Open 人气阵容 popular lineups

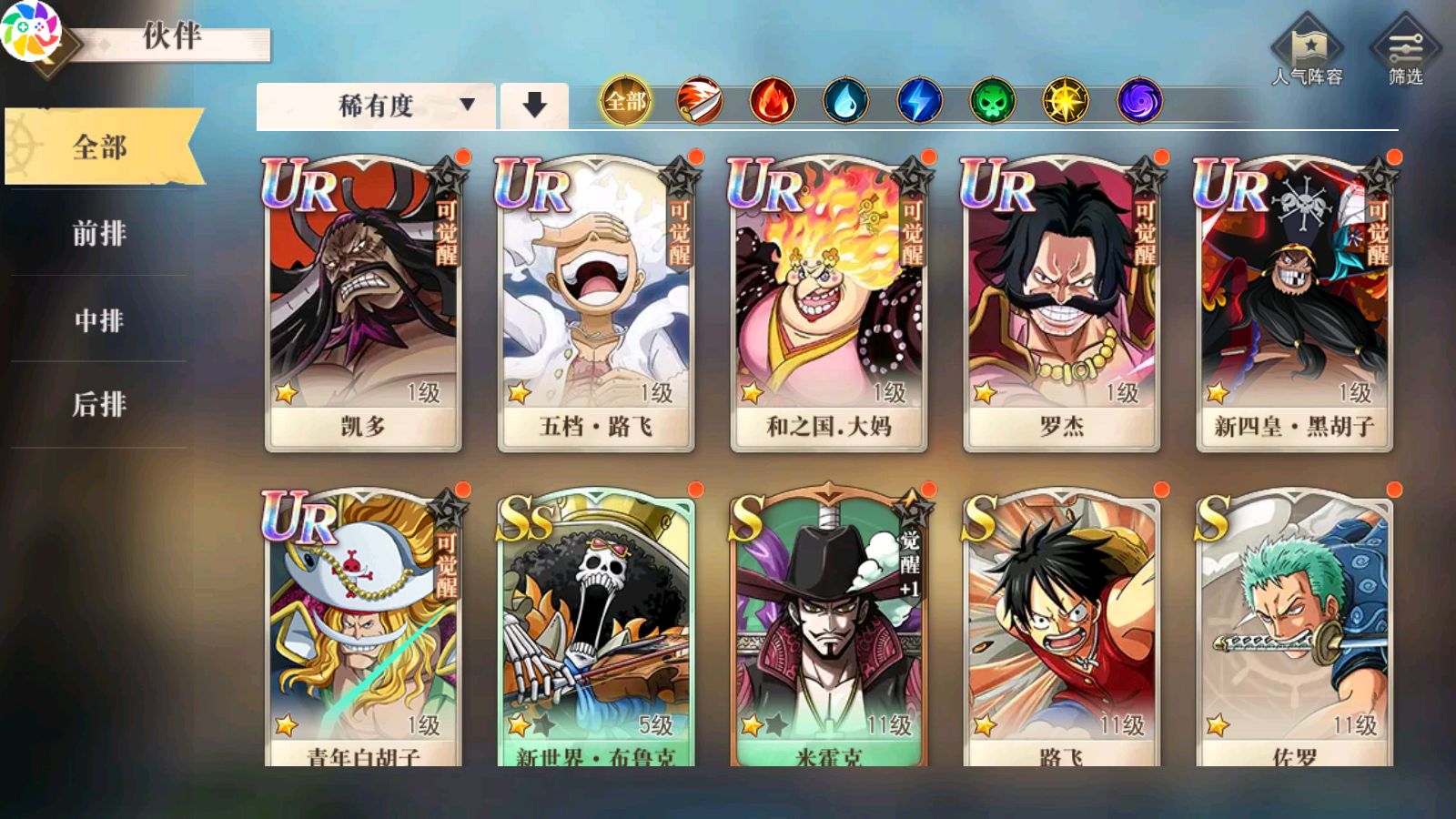click(1307, 51)
